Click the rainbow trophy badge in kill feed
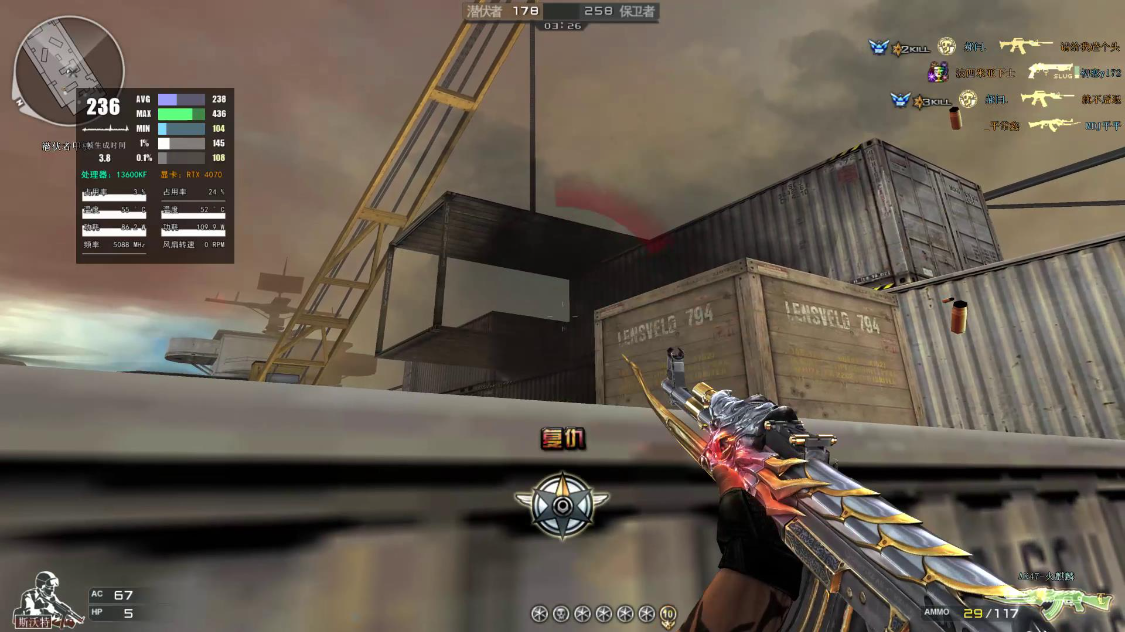Viewport: 1125px width, 632px height. coord(937,72)
